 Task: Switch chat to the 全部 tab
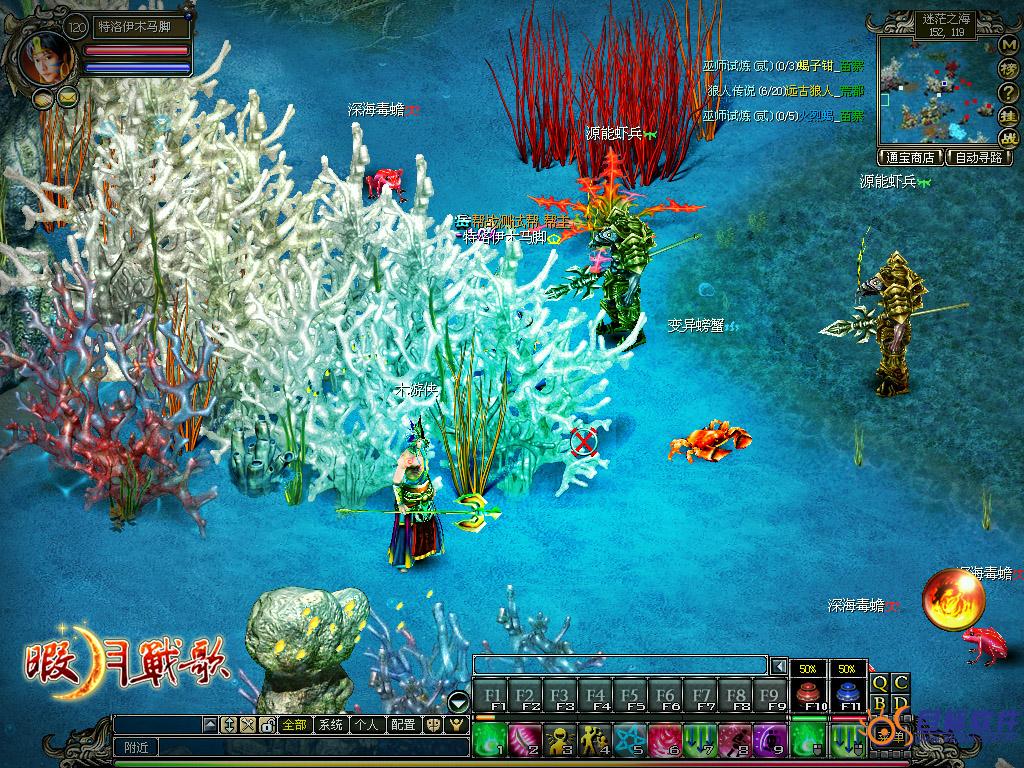[x=294, y=725]
